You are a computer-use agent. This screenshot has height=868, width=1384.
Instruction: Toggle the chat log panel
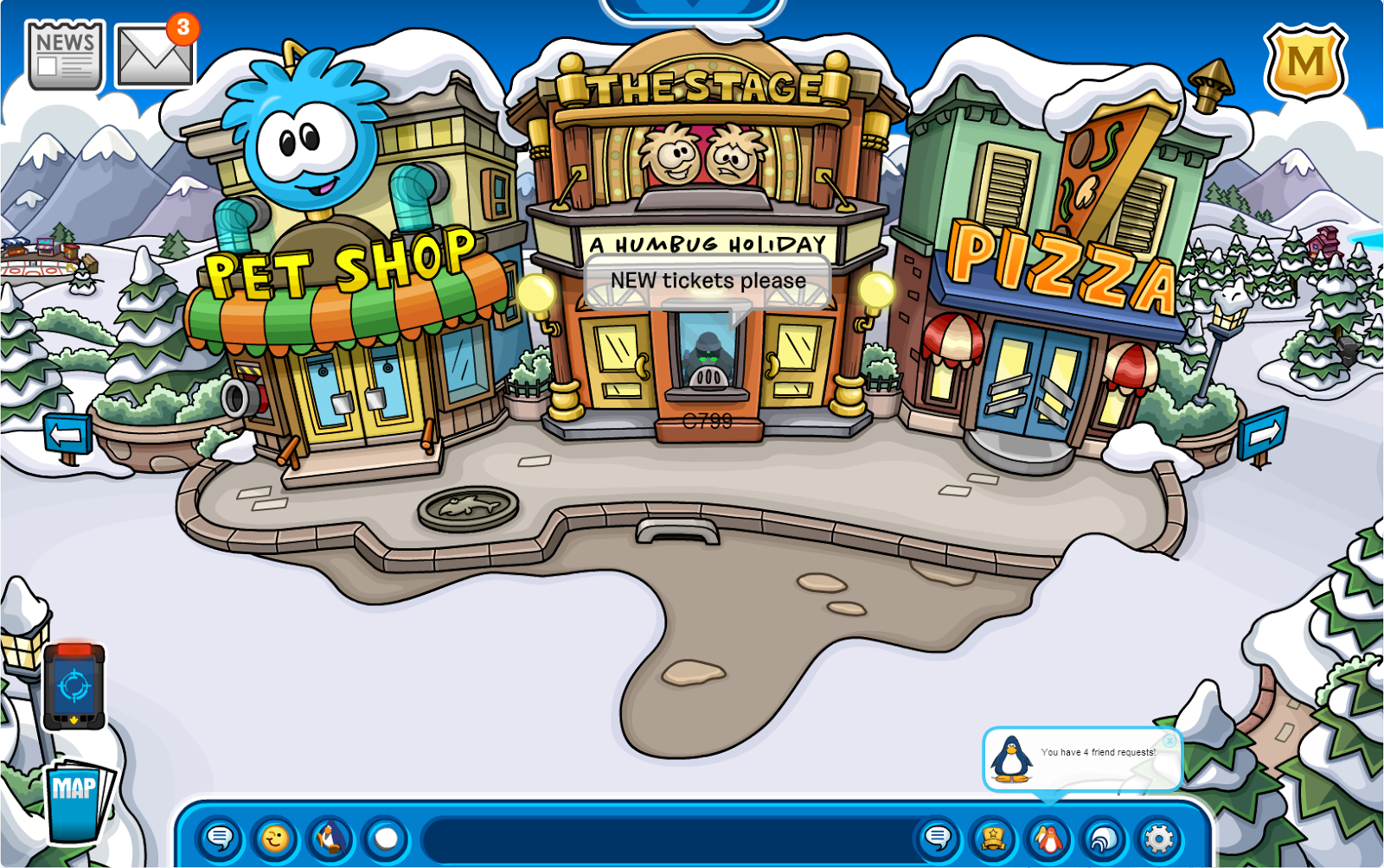point(938,838)
